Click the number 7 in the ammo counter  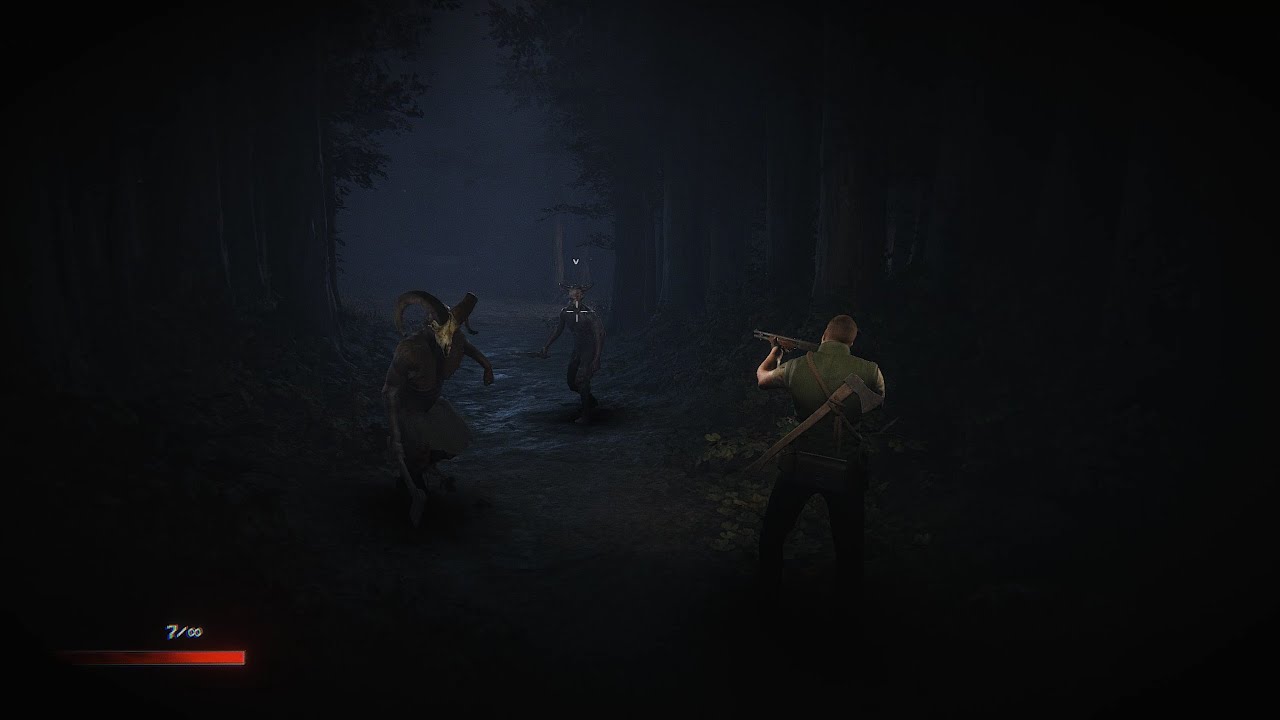click(x=172, y=632)
